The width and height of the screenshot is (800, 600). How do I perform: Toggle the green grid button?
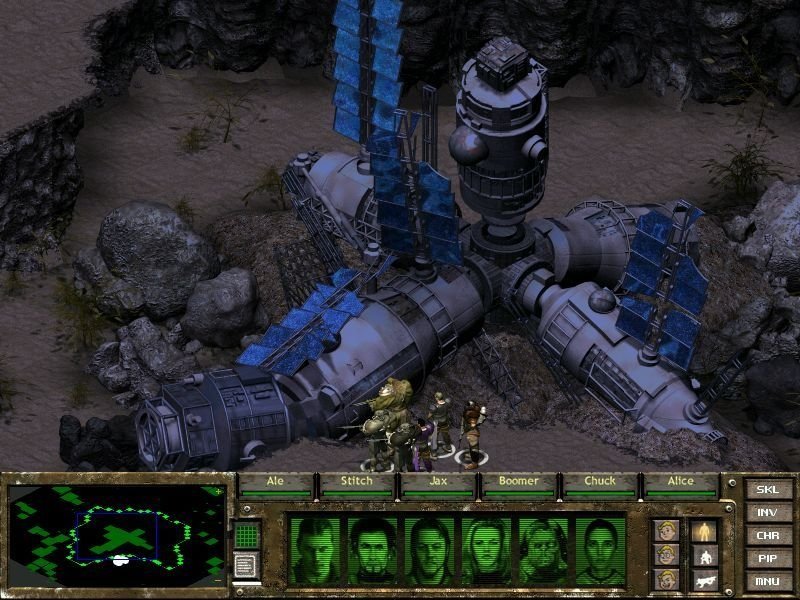247,535
